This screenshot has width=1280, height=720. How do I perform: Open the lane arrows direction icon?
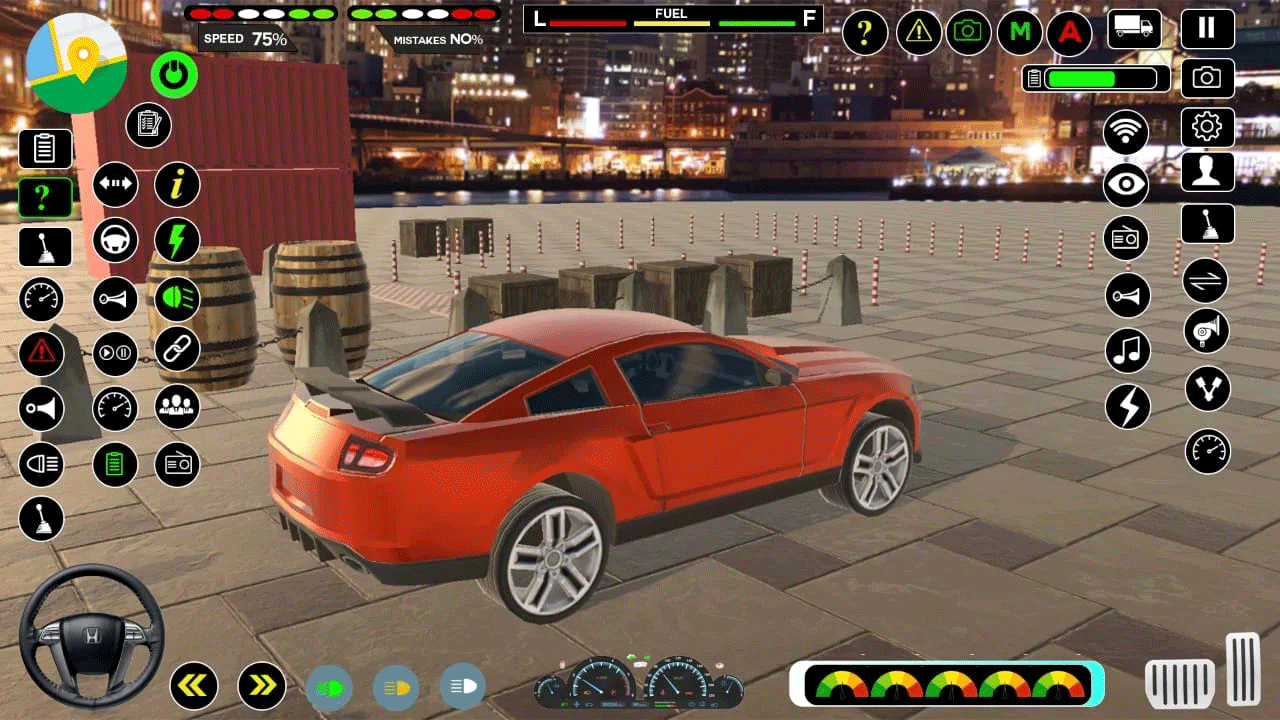tap(115, 185)
